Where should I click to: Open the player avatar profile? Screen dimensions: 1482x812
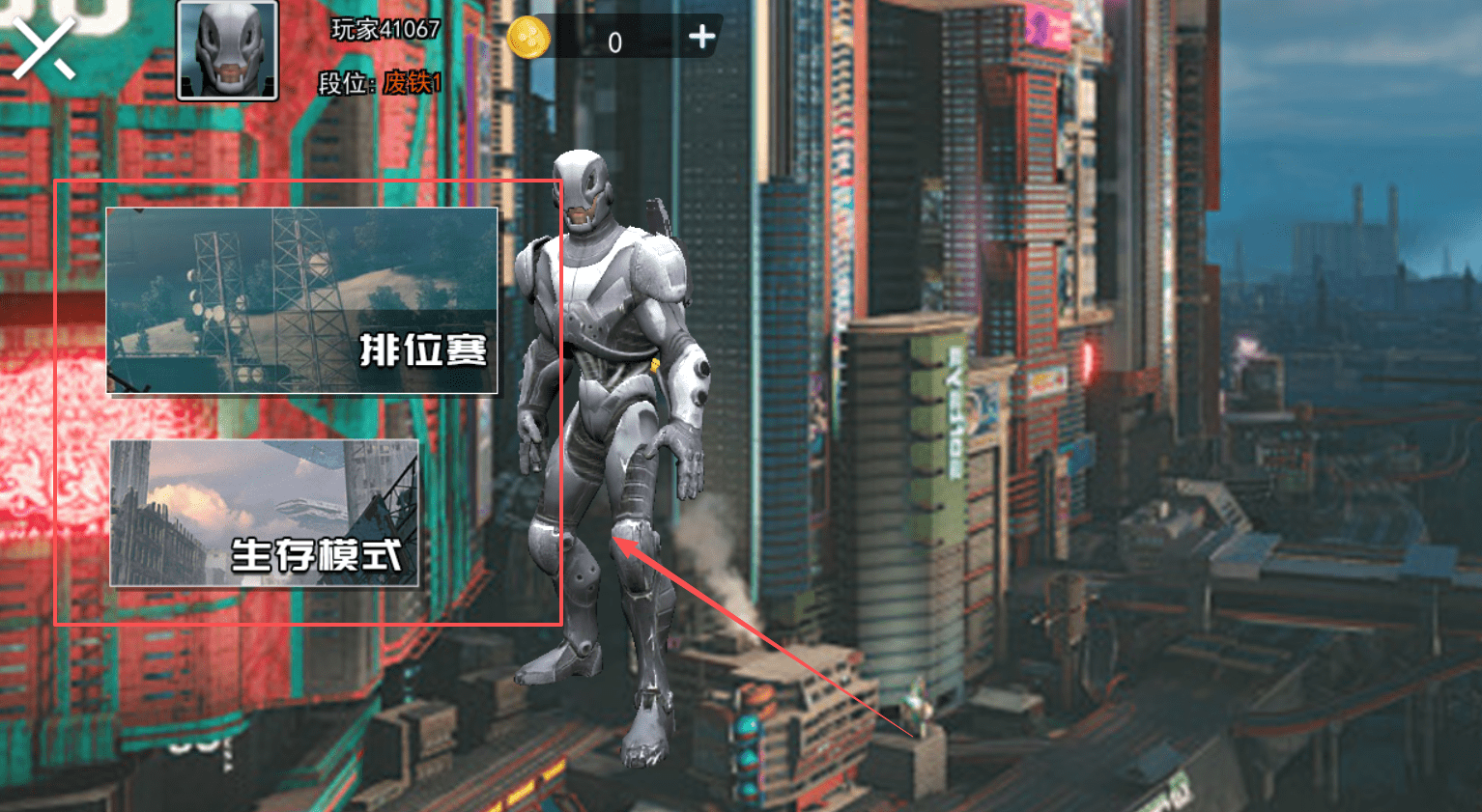click(x=227, y=50)
